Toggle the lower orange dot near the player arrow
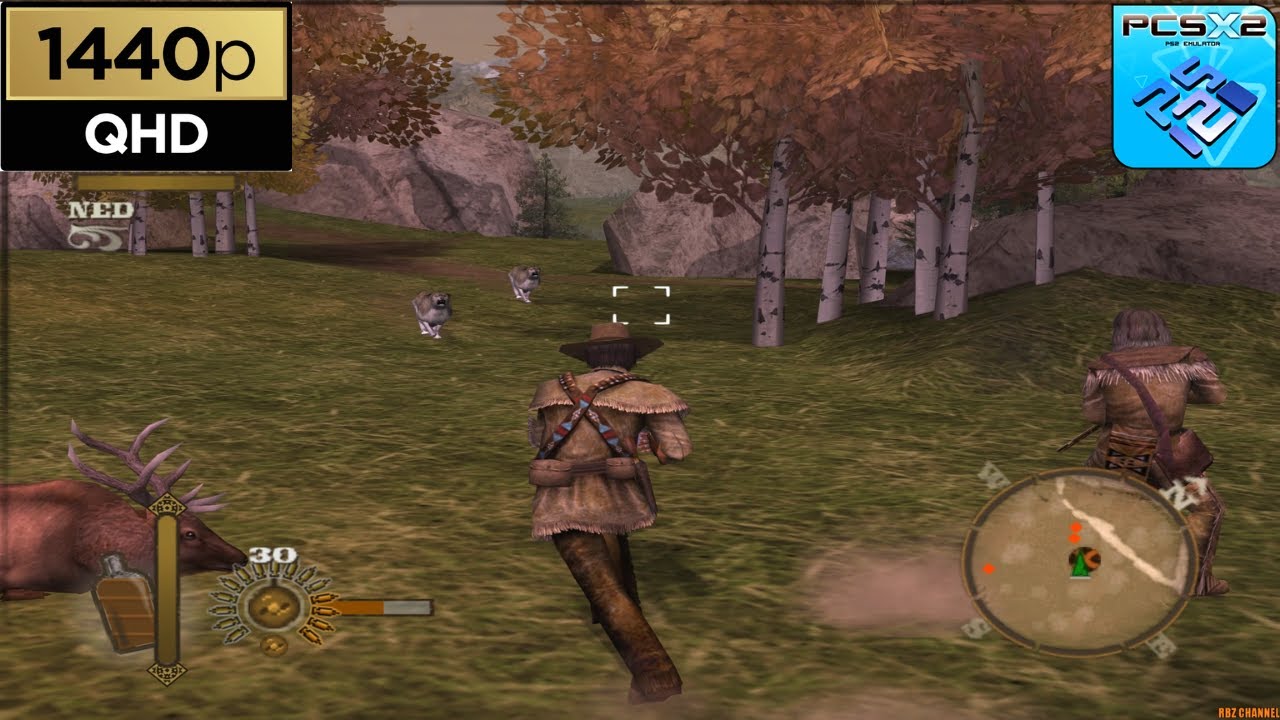Screen dimensions: 1280x720 [x=1074, y=539]
